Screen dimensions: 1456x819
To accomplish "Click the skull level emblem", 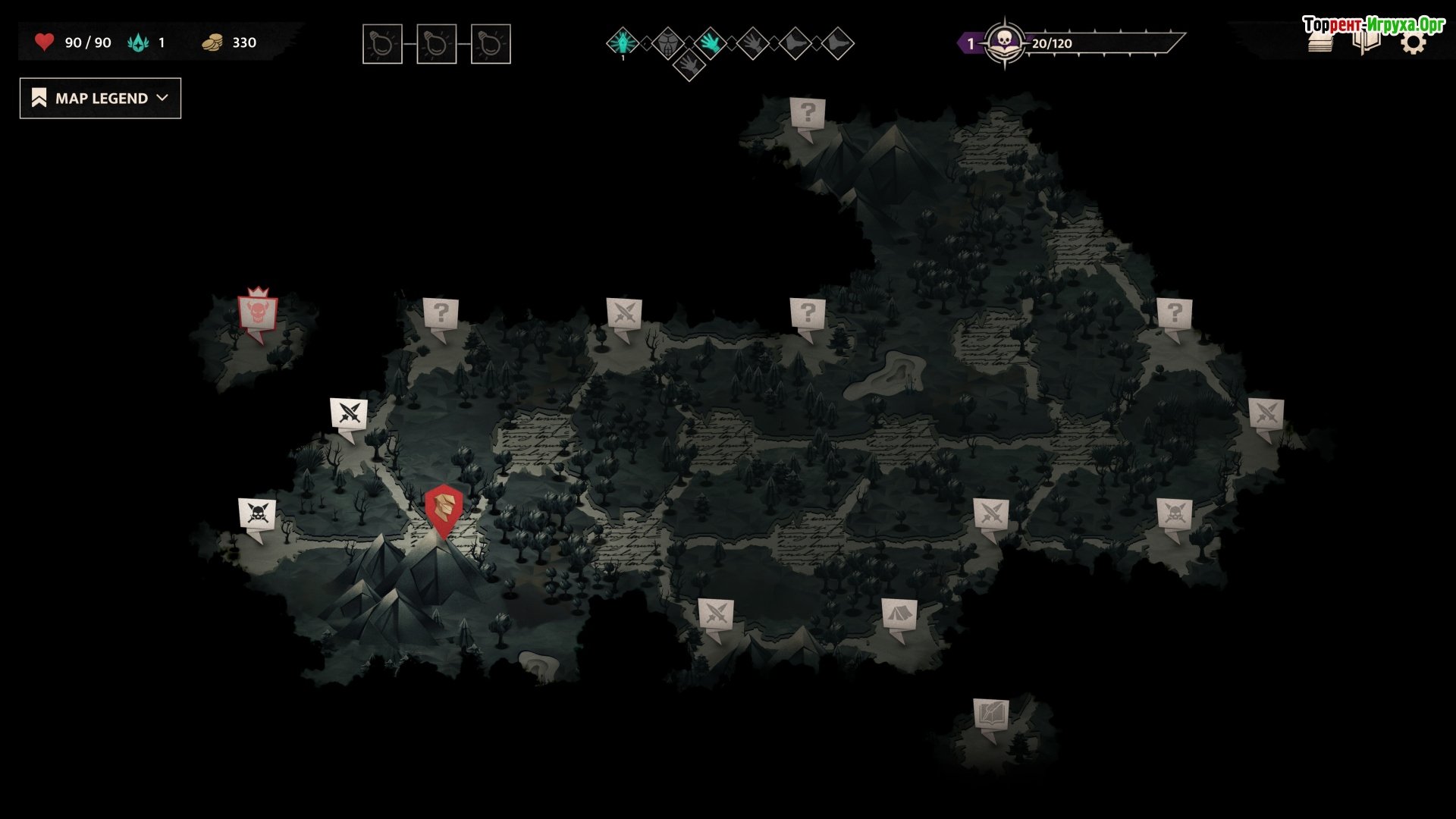I will pos(1005,42).
